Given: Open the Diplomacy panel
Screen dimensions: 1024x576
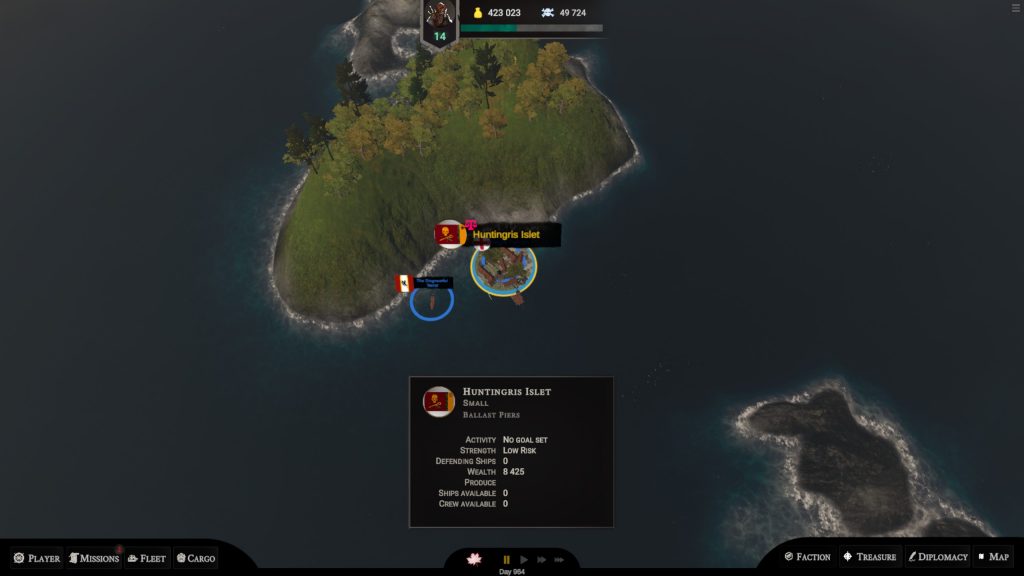Looking at the screenshot, I should point(937,557).
